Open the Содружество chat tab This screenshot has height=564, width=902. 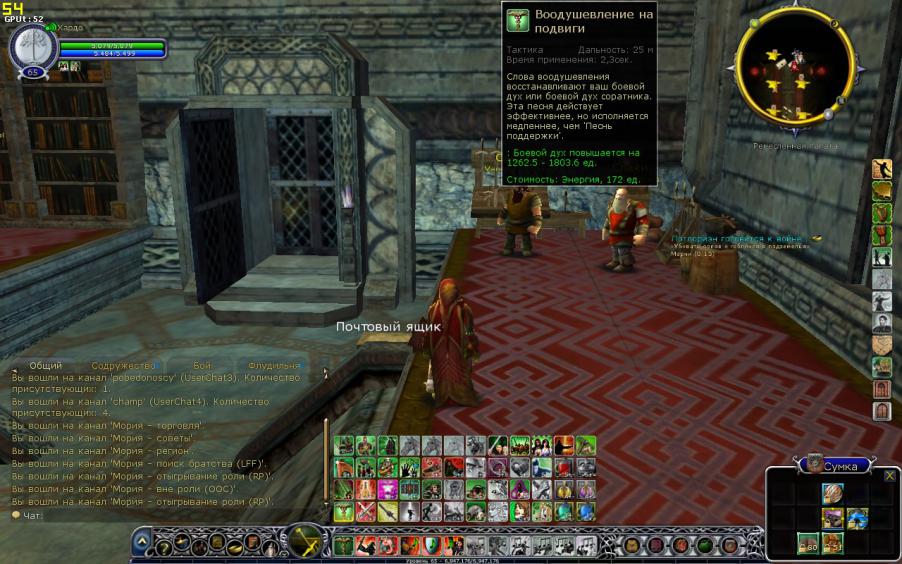123,366
